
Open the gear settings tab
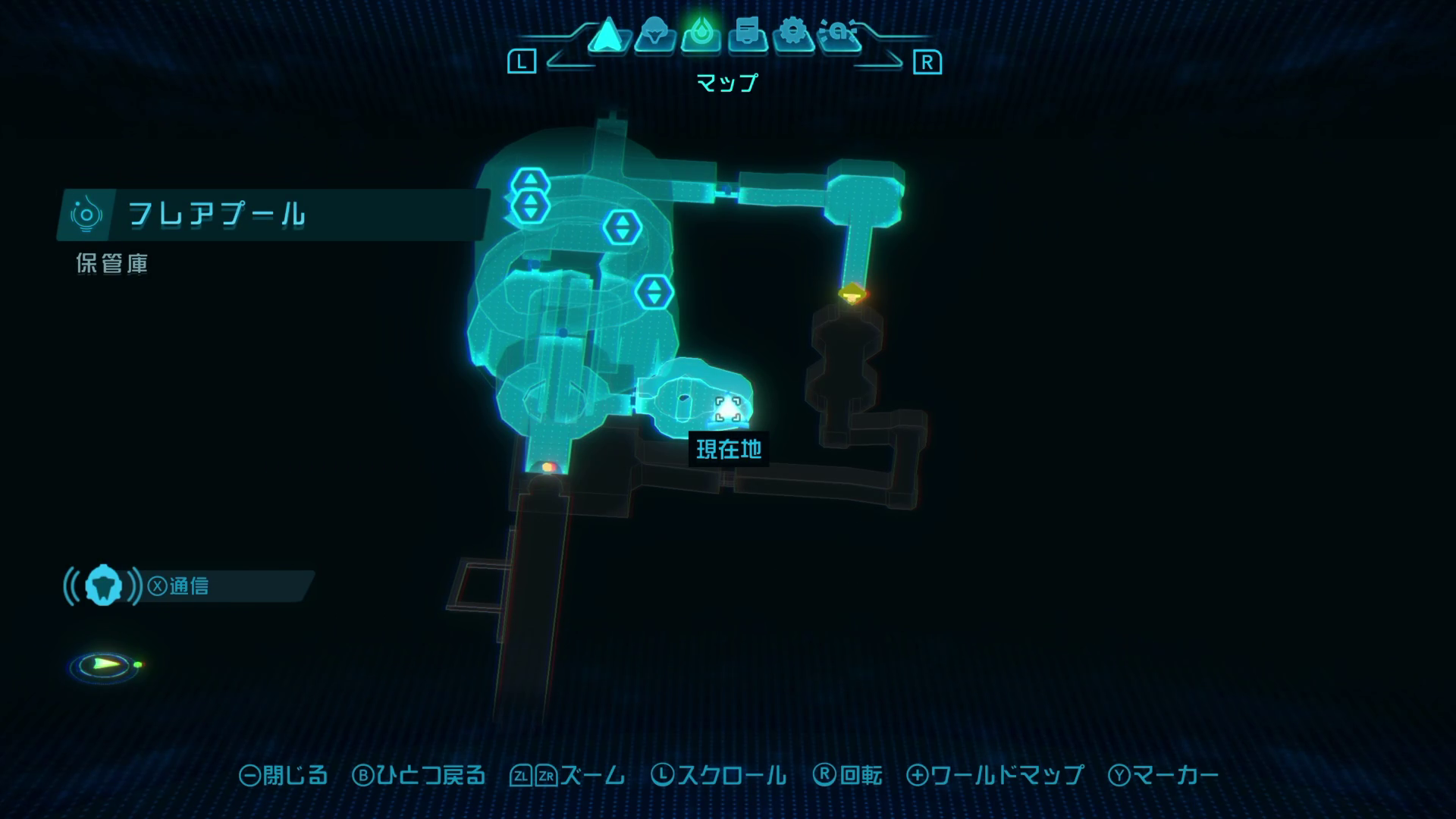pyautogui.click(x=793, y=35)
